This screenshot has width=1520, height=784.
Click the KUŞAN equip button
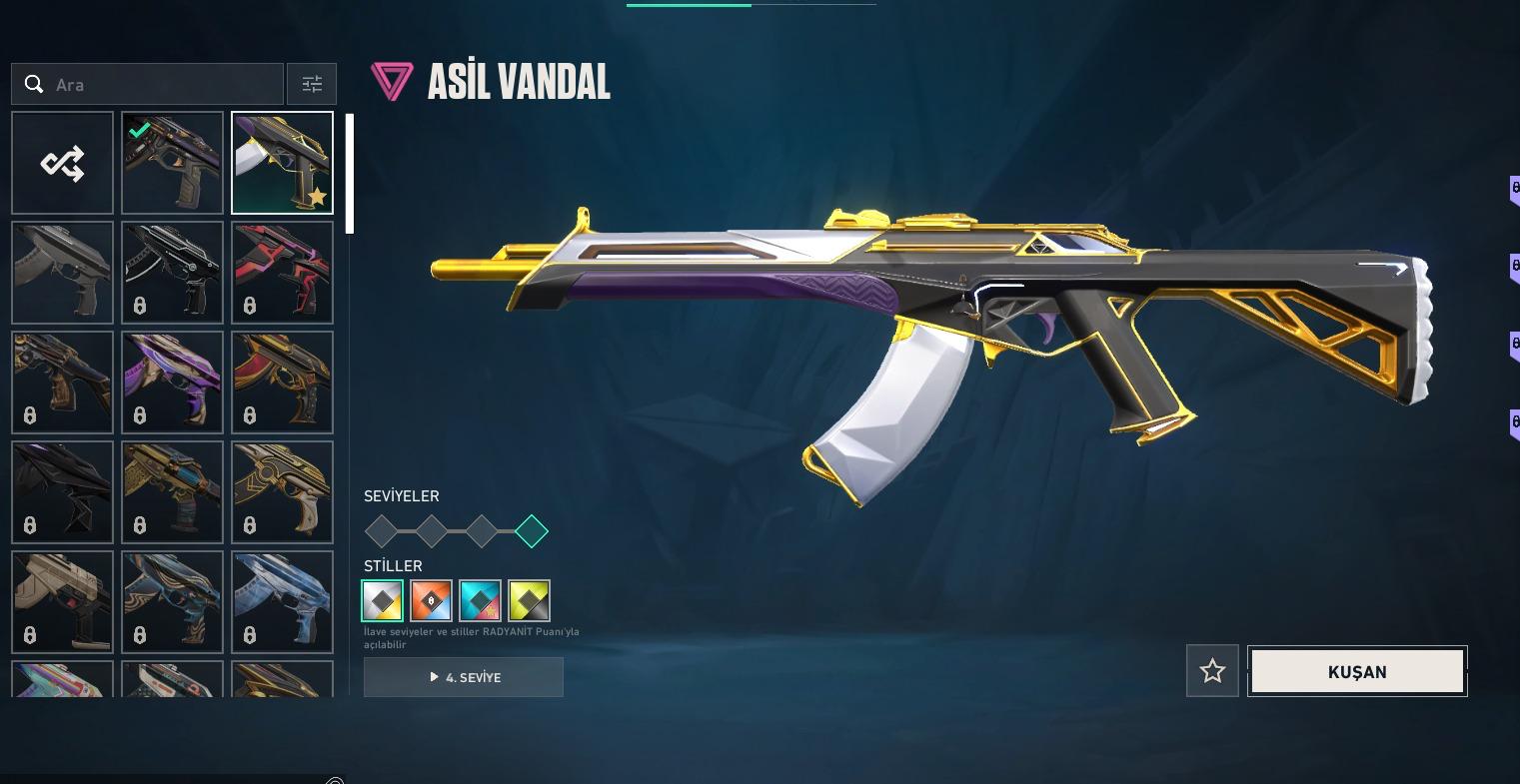[x=1357, y=671]
